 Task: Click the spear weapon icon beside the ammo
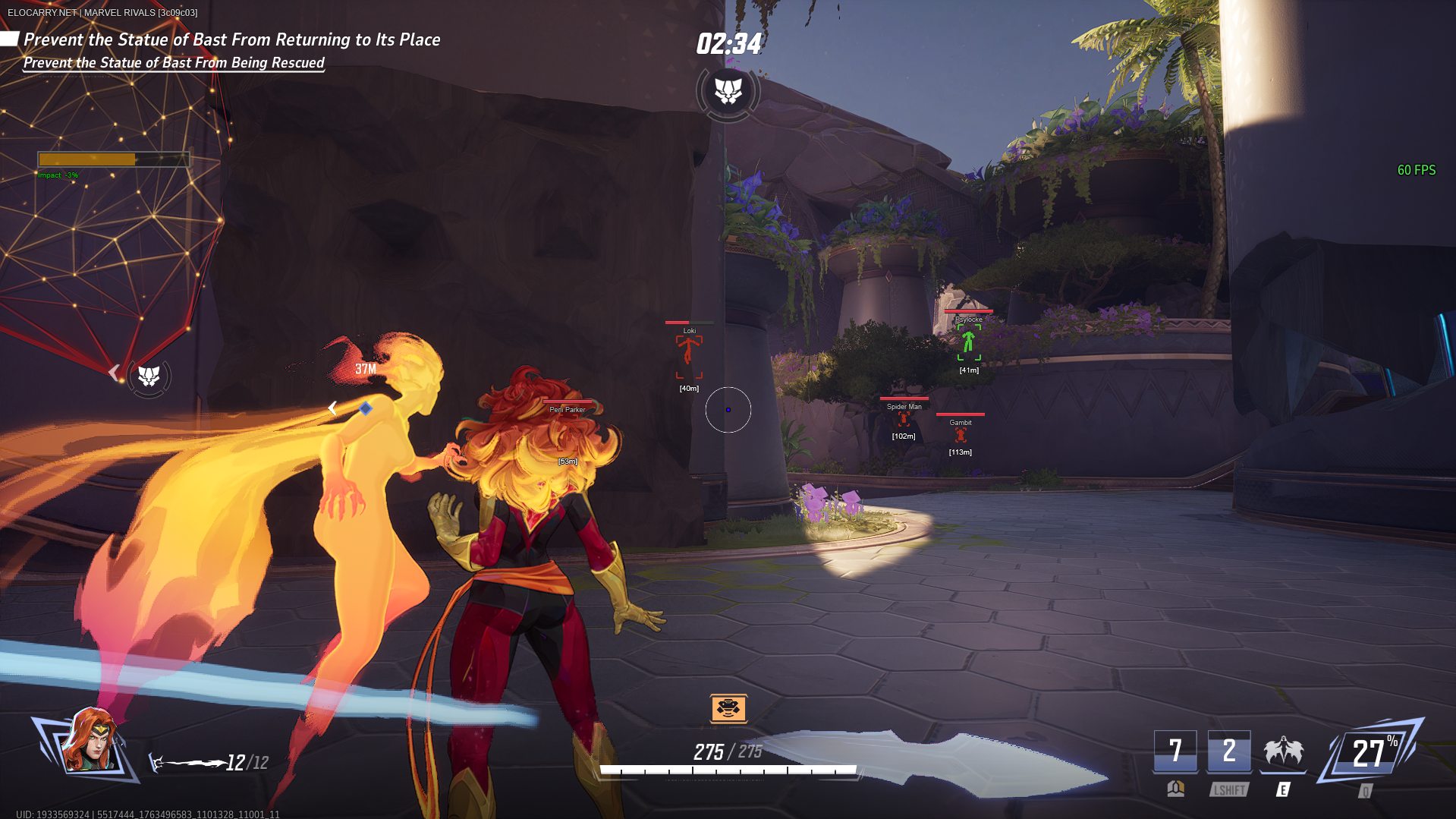(x=188, y=763)
